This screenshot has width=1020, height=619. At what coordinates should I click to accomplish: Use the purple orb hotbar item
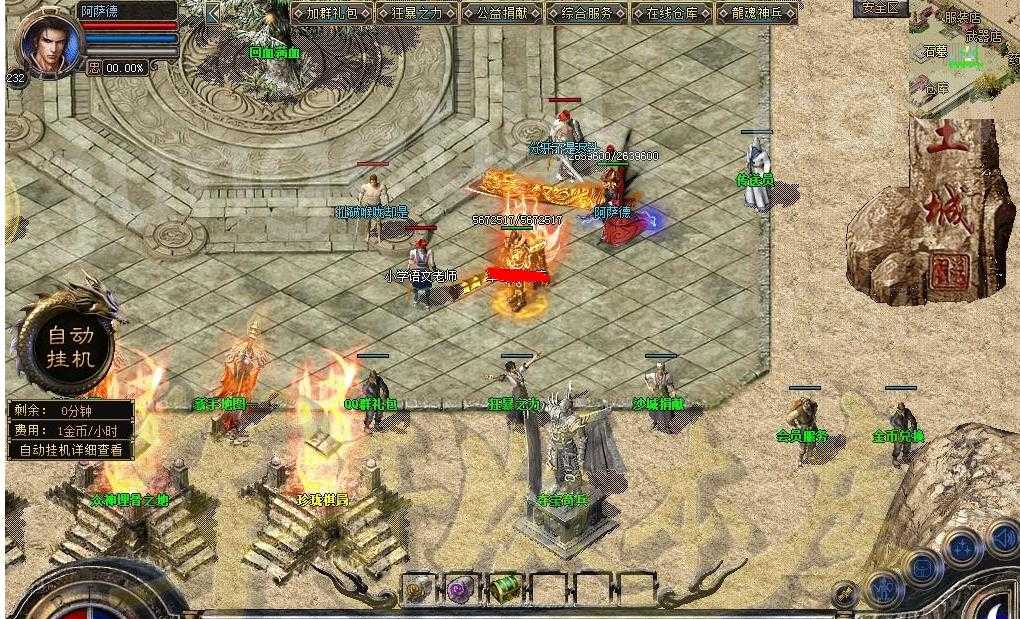tap(461, 588)
